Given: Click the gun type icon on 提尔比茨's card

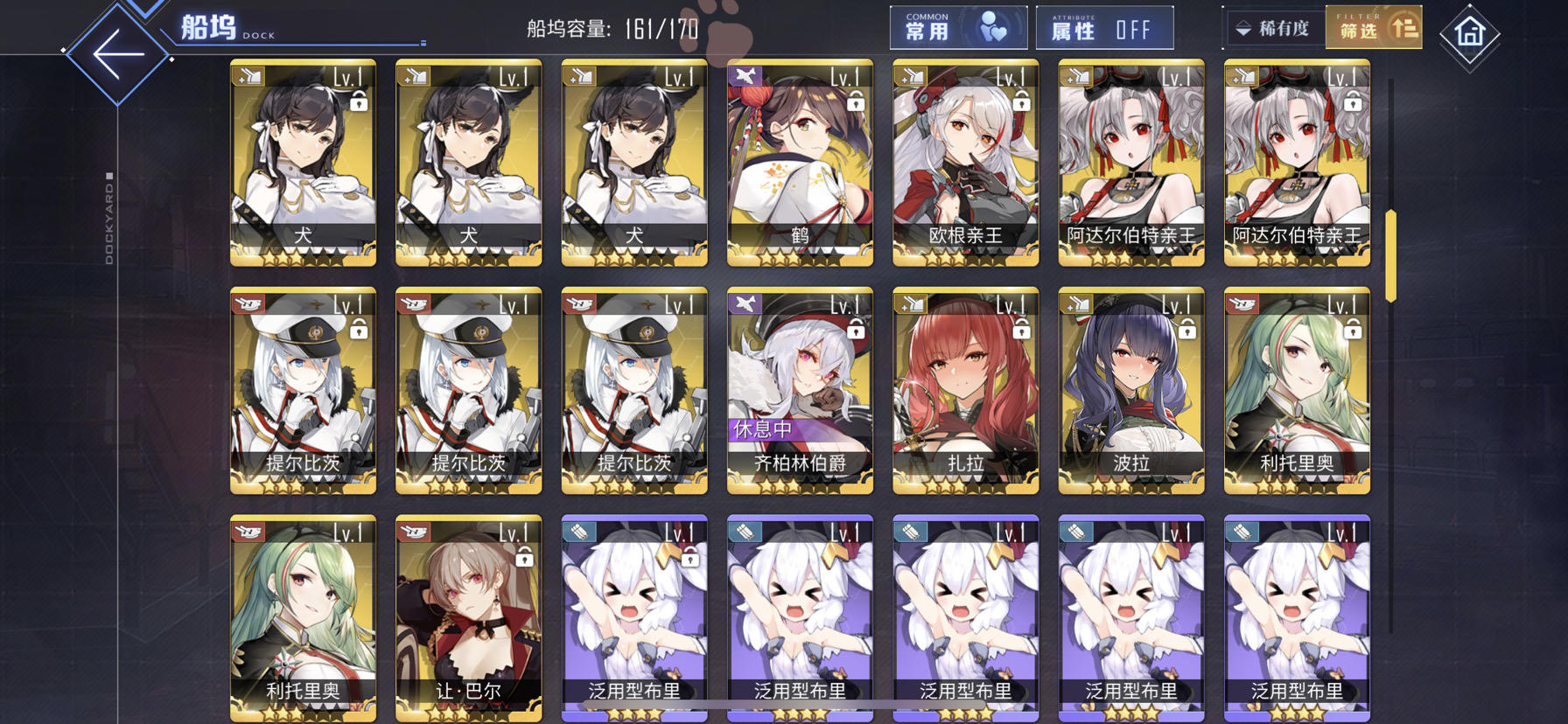Looking at the screenshot, I should point(248,303).
